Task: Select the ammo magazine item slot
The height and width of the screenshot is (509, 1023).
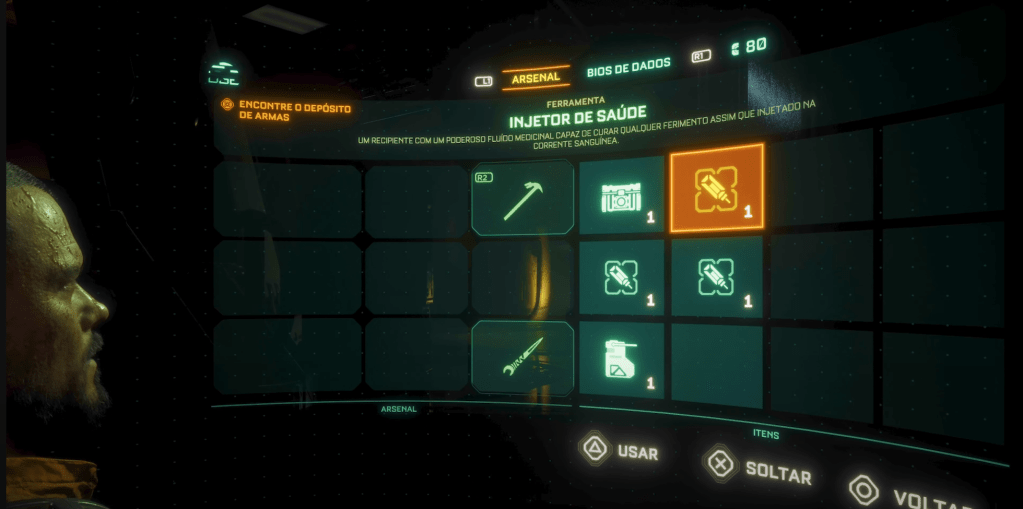Action: [x=621, y=362]
